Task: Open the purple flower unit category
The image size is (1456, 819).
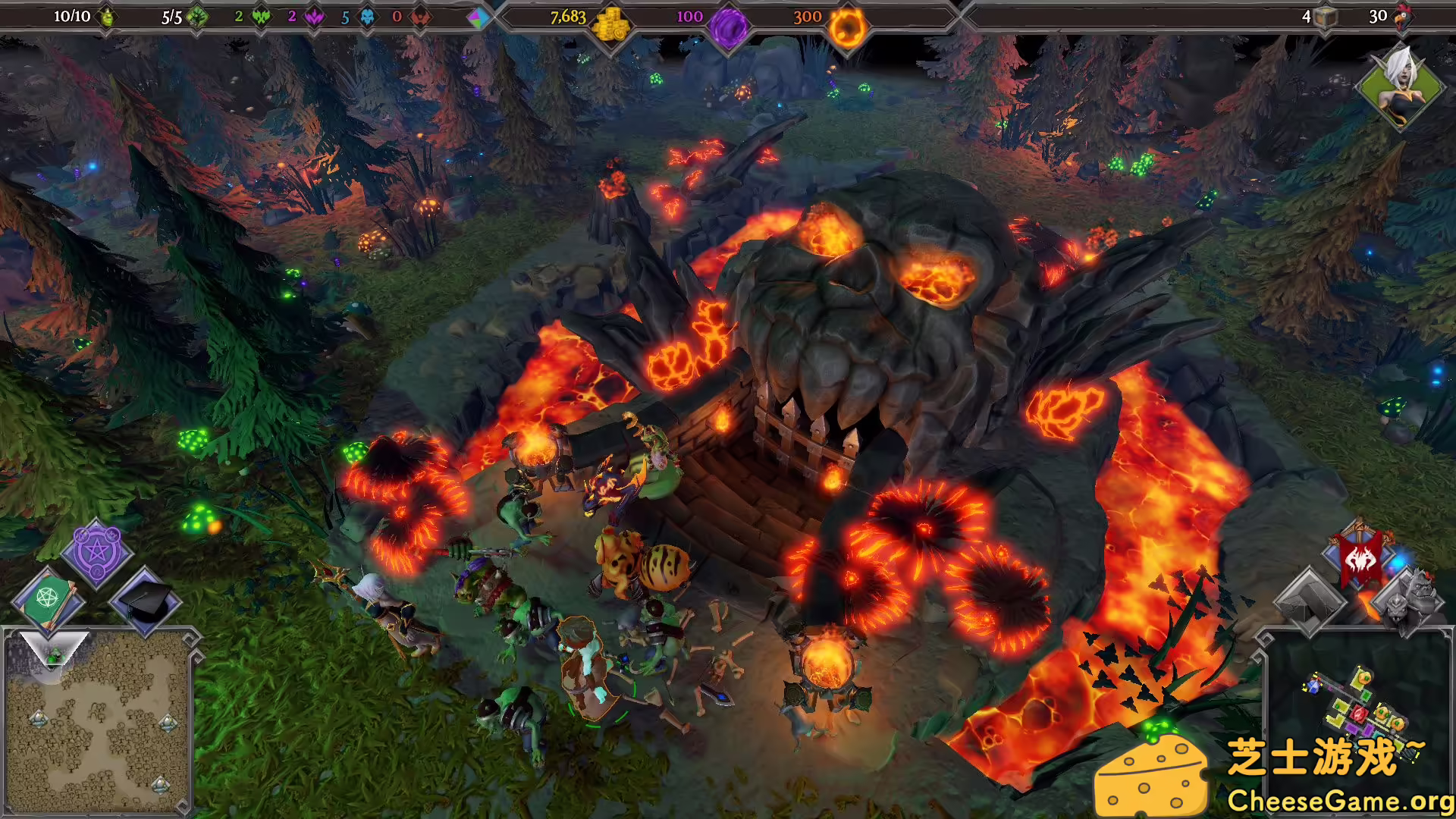Action: click(316, 17)
